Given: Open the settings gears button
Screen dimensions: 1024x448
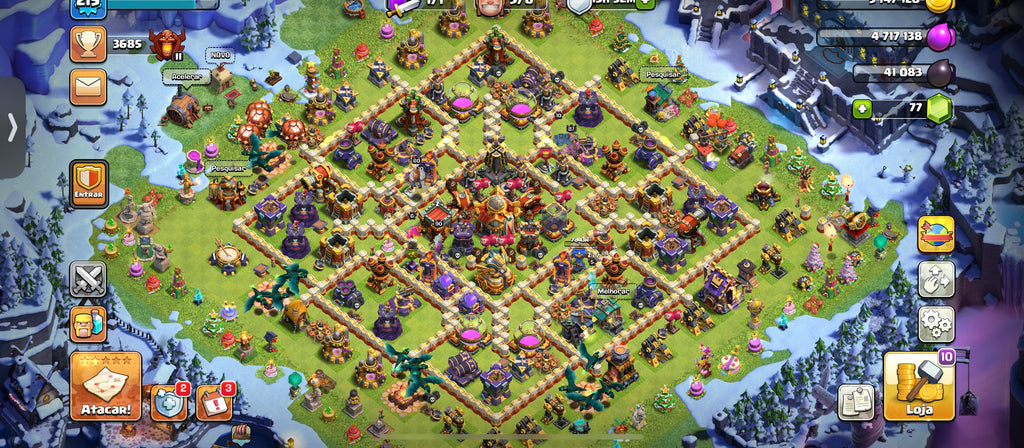Looking at the screenshot, I should click(x=936, y=324).
